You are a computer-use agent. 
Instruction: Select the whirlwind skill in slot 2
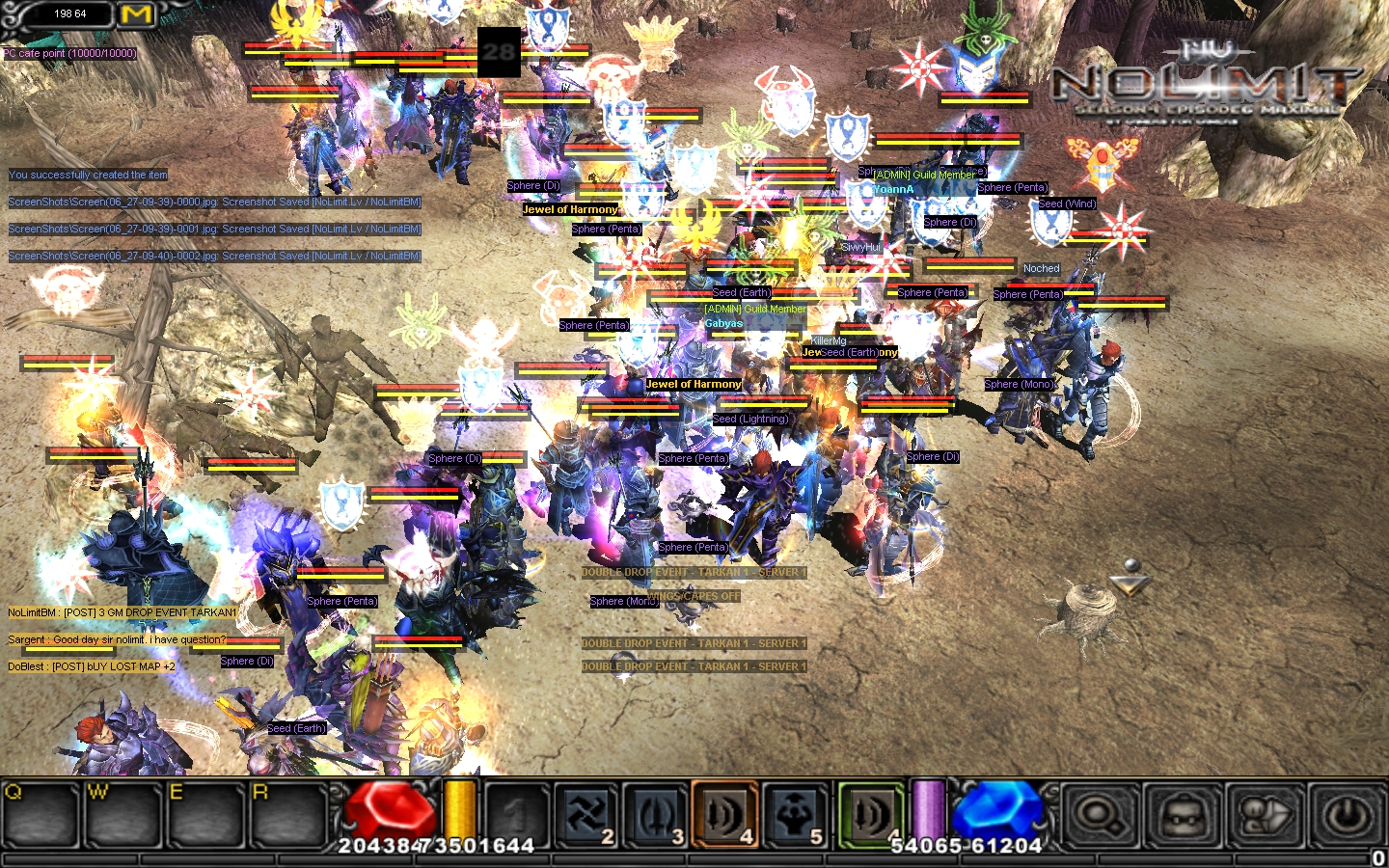586,816
